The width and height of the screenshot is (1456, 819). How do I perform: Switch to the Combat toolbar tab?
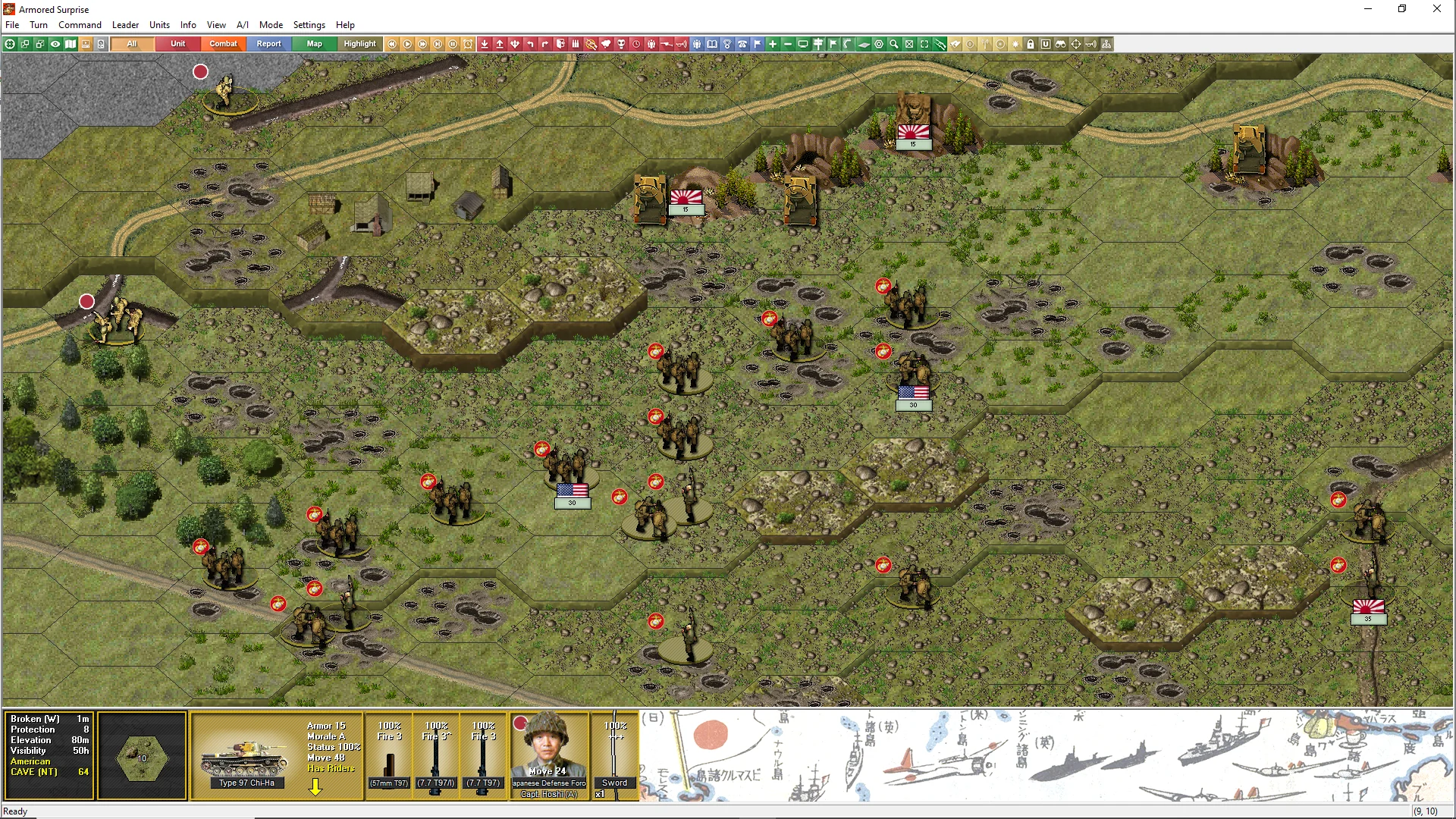click(x=223, y=44)
